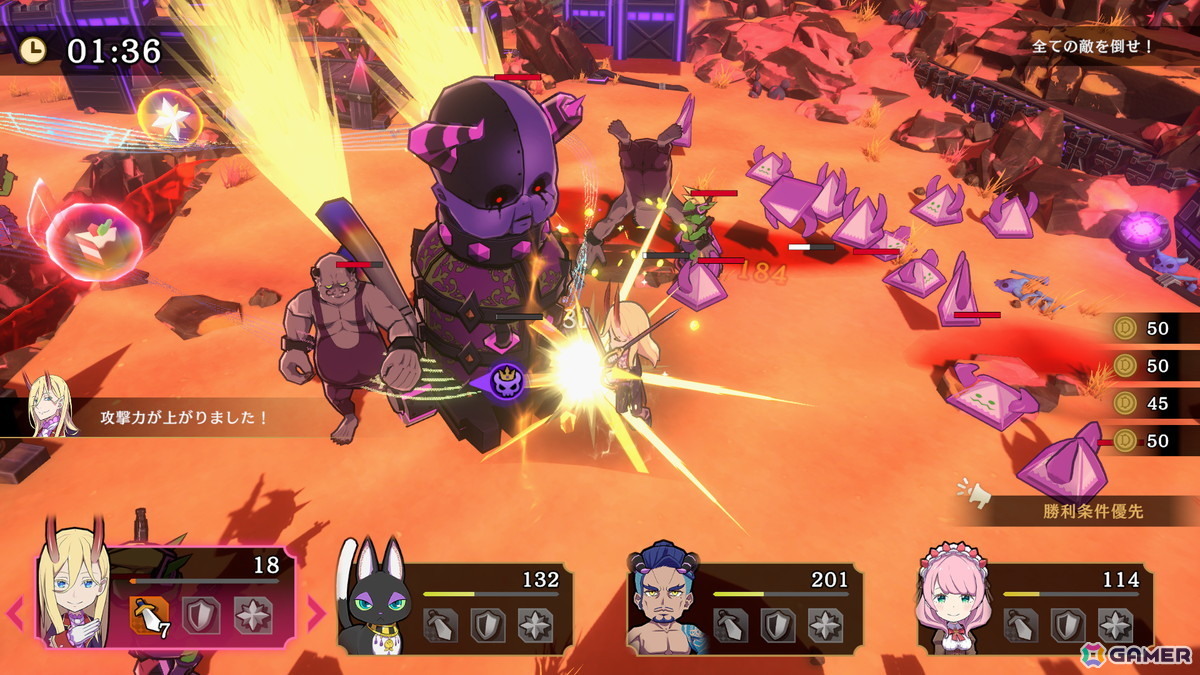1200x675 pixels.
Task: Activate the orange attack-up sword buff icon
Action: 149,616
